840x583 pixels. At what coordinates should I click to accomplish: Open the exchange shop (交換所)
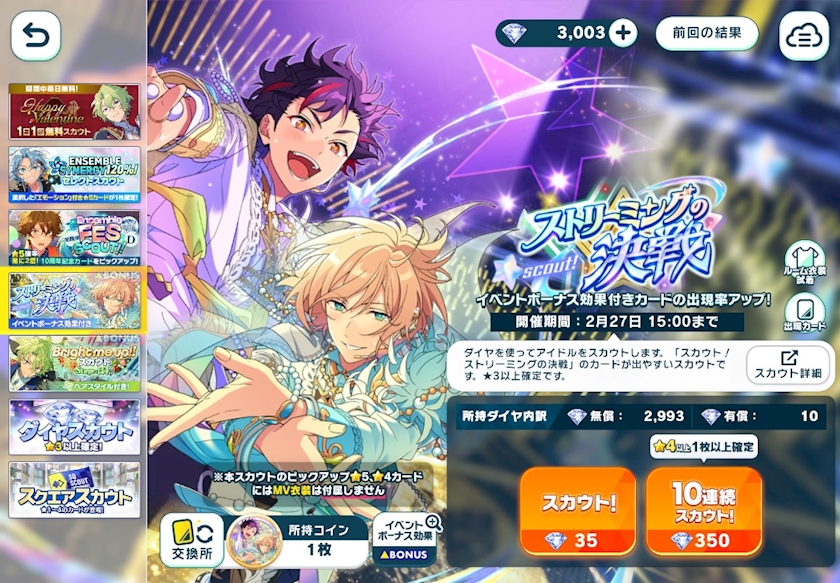[x=191, y=540]
